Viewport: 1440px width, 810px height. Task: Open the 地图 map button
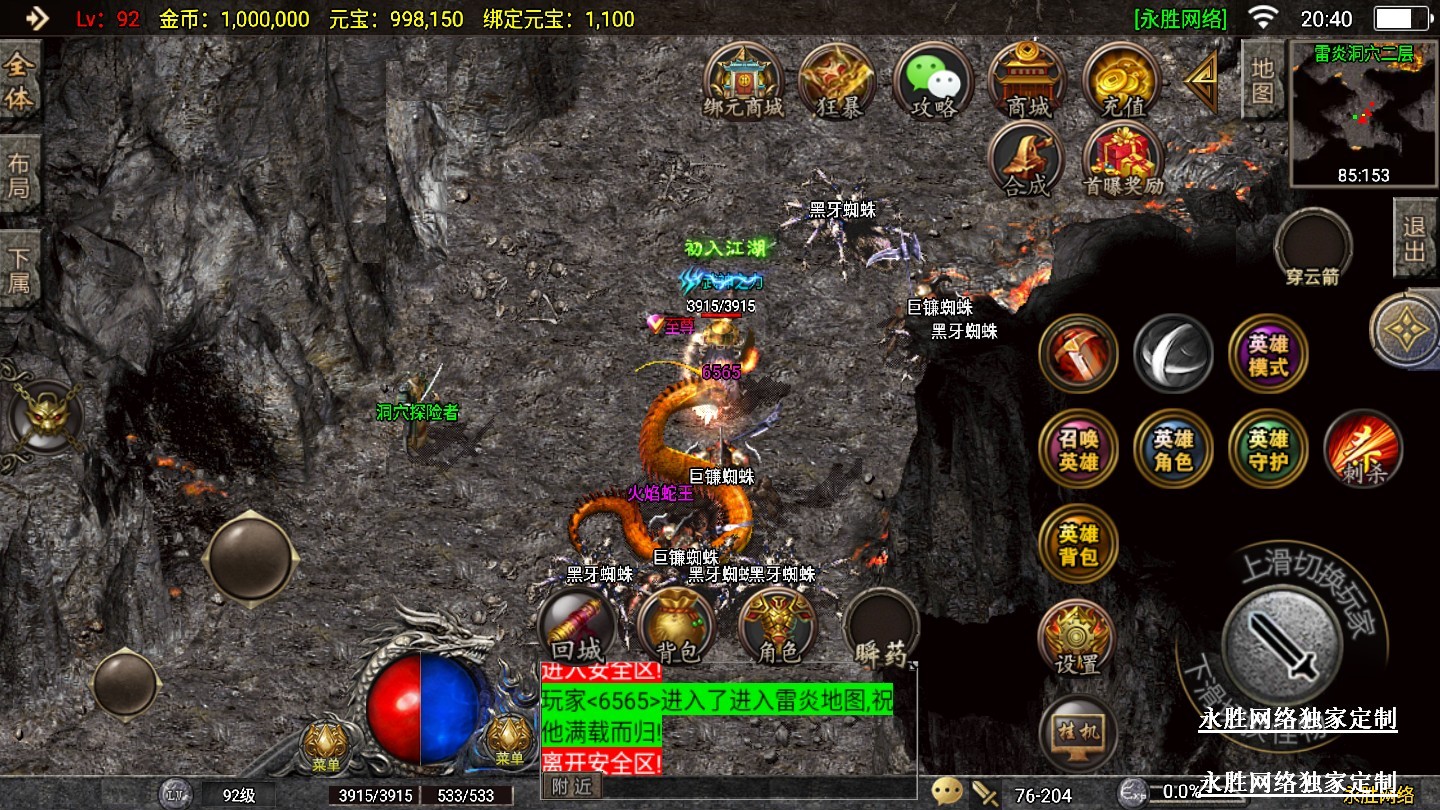(1262, 79)
